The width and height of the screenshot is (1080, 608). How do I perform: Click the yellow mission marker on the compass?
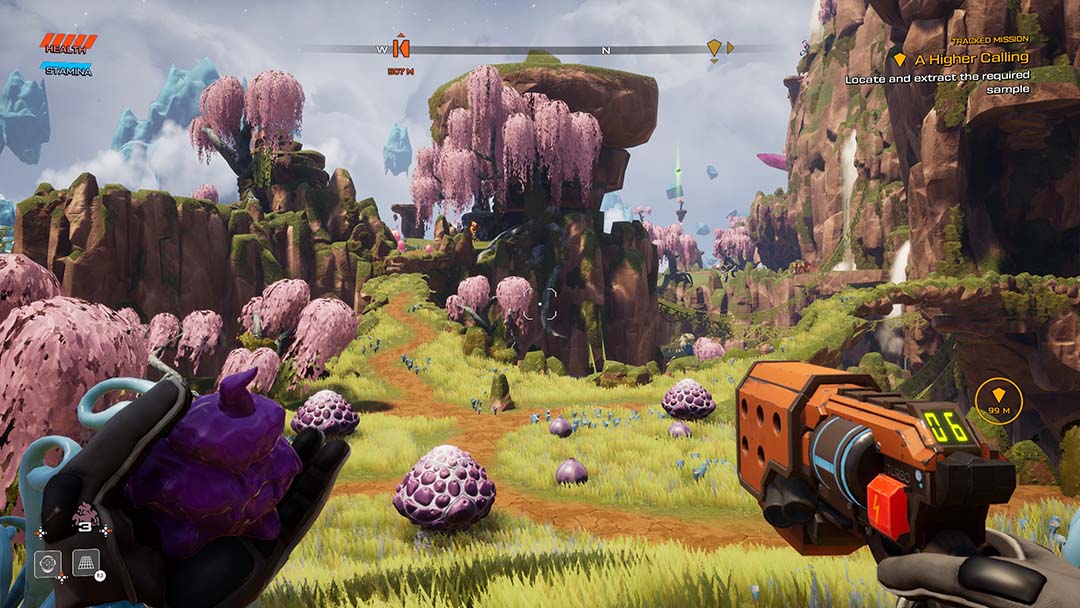point(713,47)
